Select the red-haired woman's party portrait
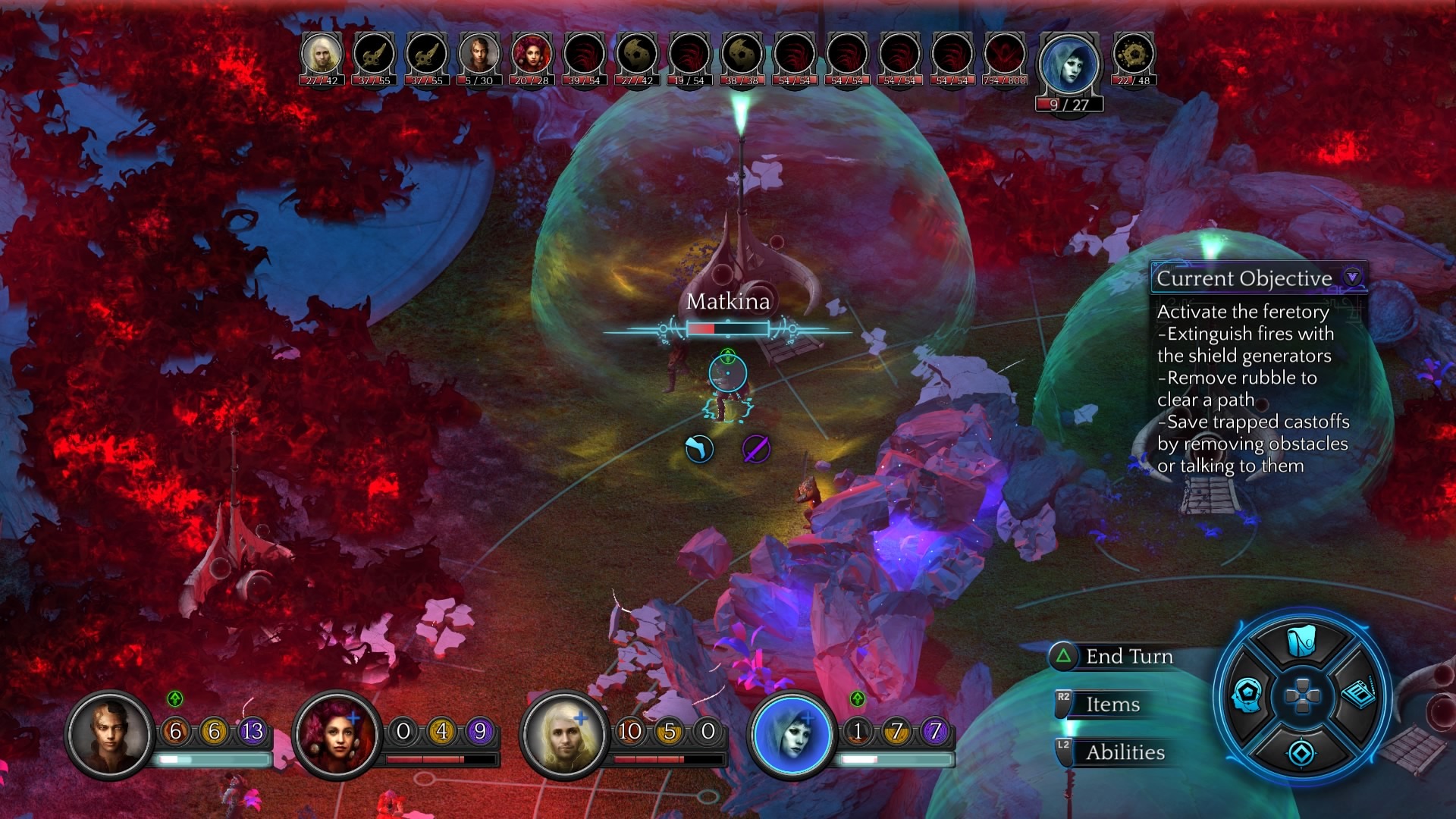Image resolution: width=1456 pixels, height=819 pixels. pyautogui.click(x=337, y=733)
